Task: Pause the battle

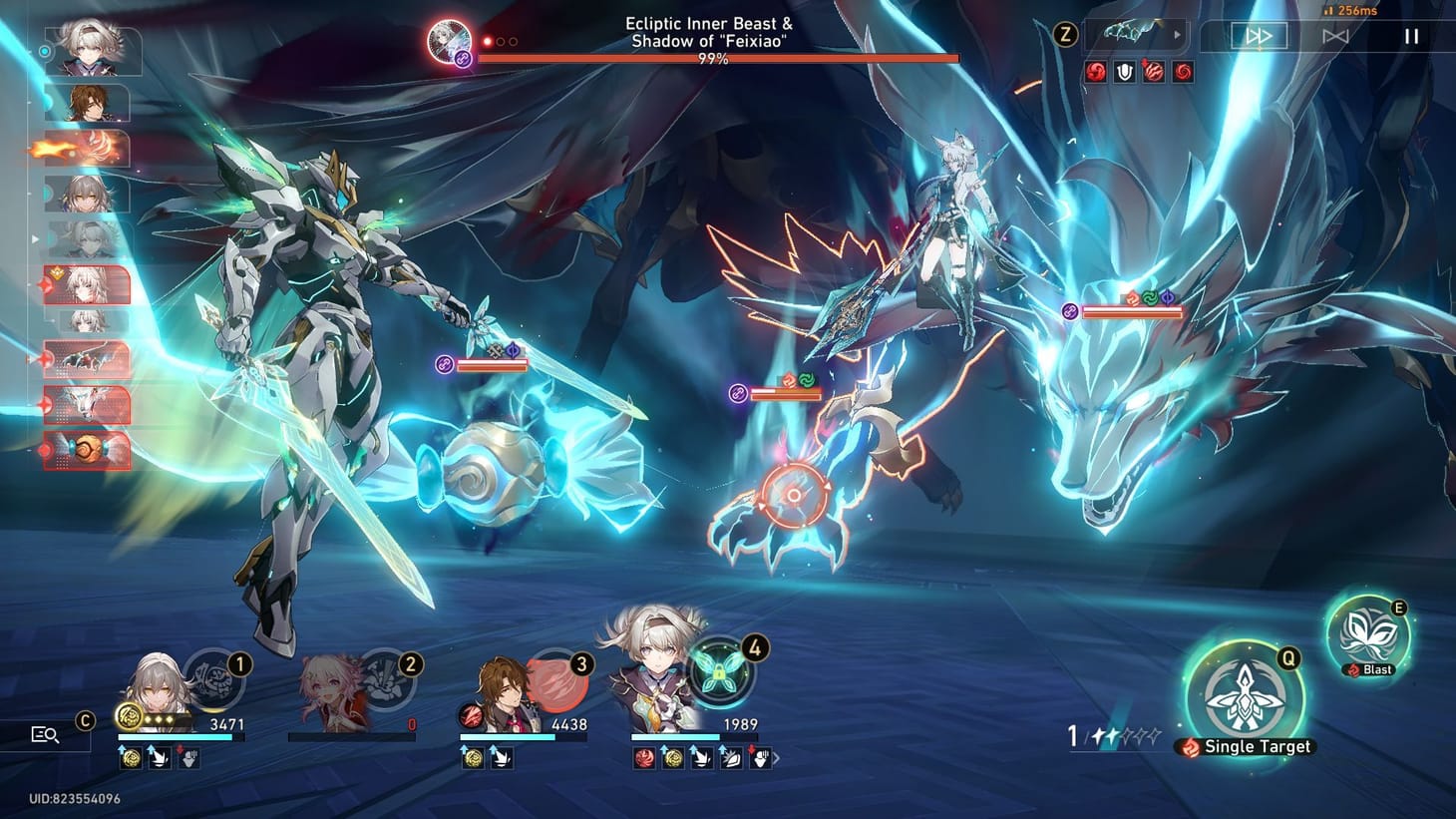Action: pos(1412,35)
